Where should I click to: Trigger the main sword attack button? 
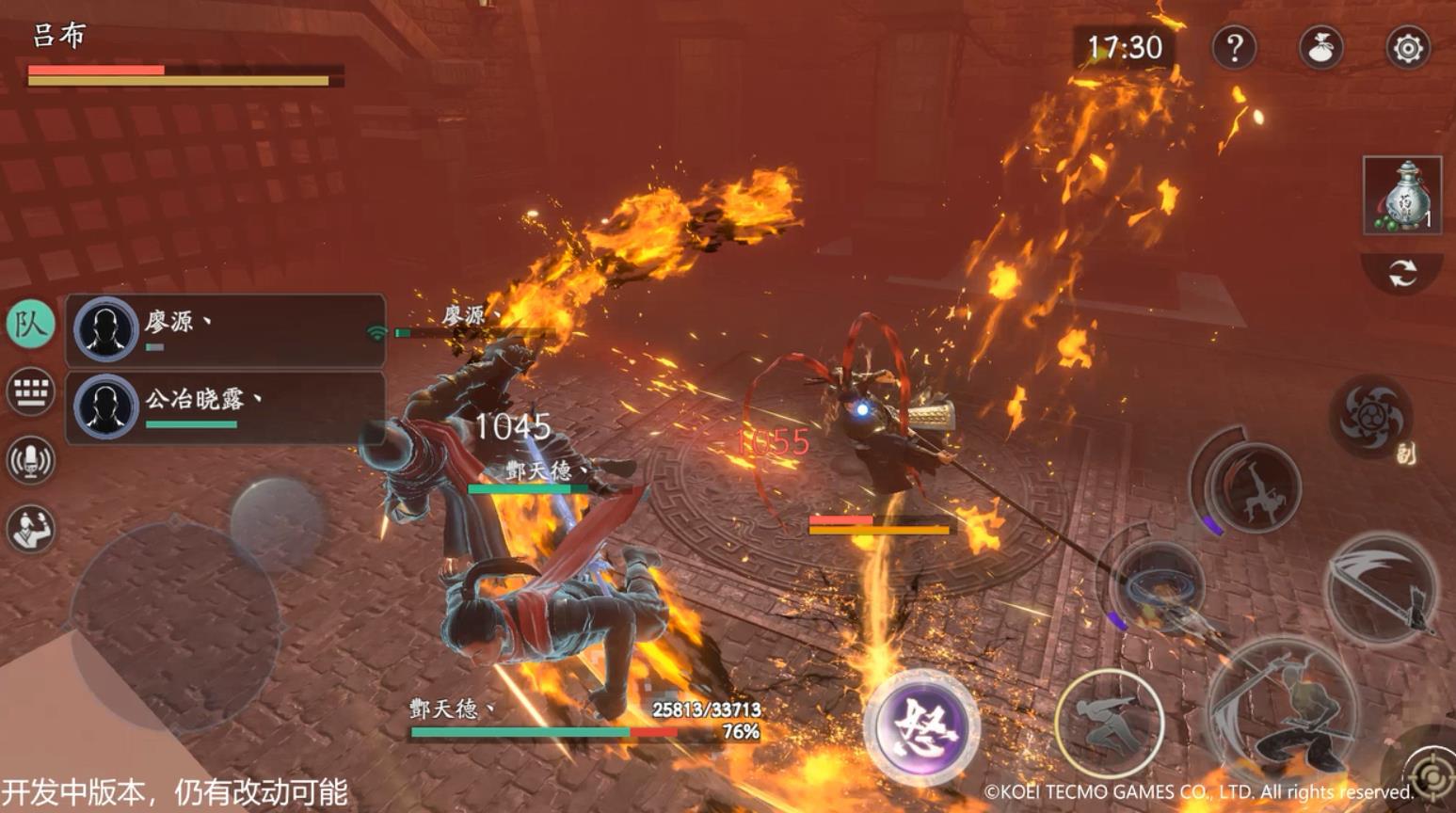click(1284, 713)
